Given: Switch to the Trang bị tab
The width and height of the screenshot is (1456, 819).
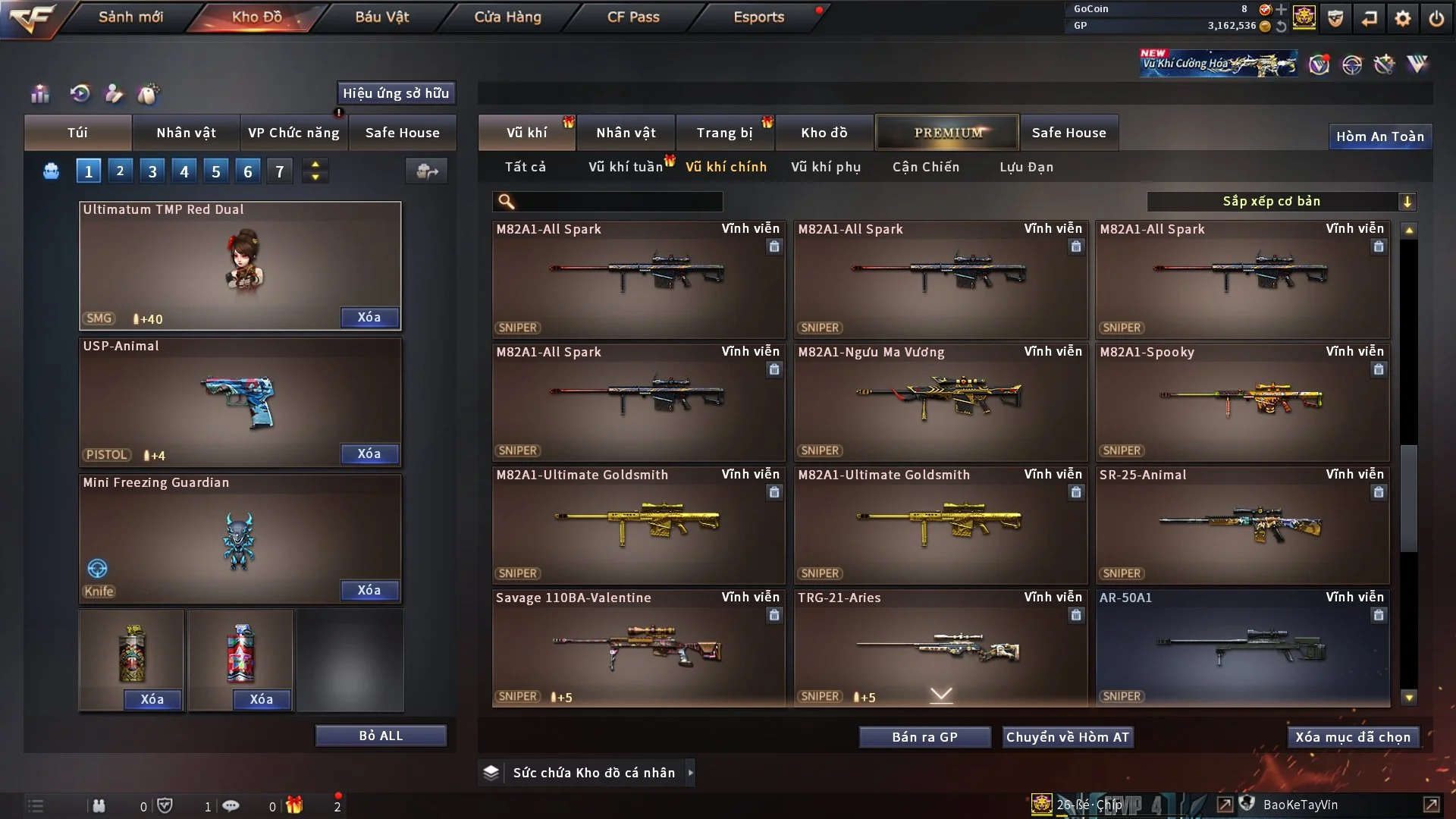Looking at the screenshot, I should [724, 133].
